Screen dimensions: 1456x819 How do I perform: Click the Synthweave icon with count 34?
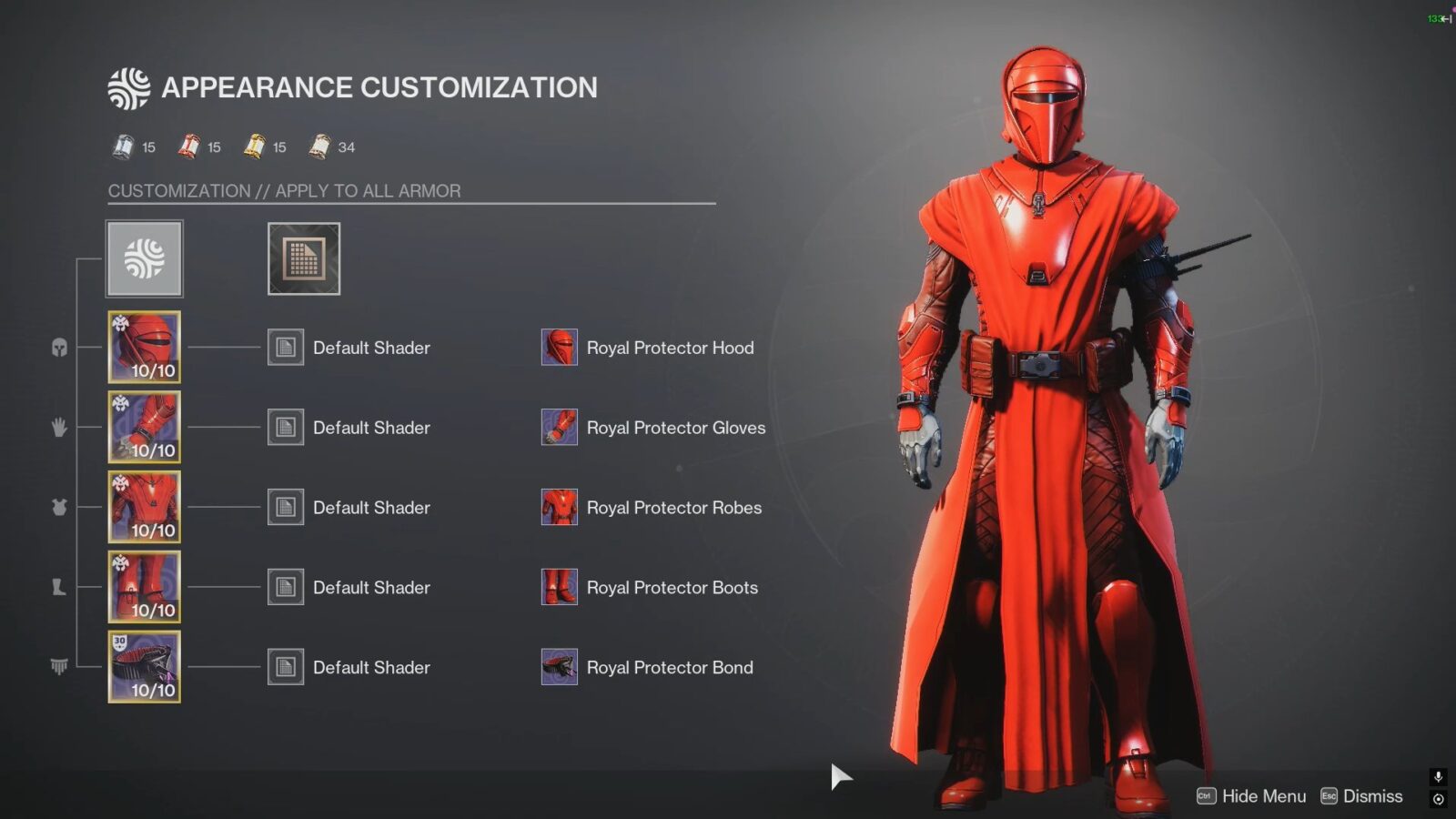click(320, 147)
